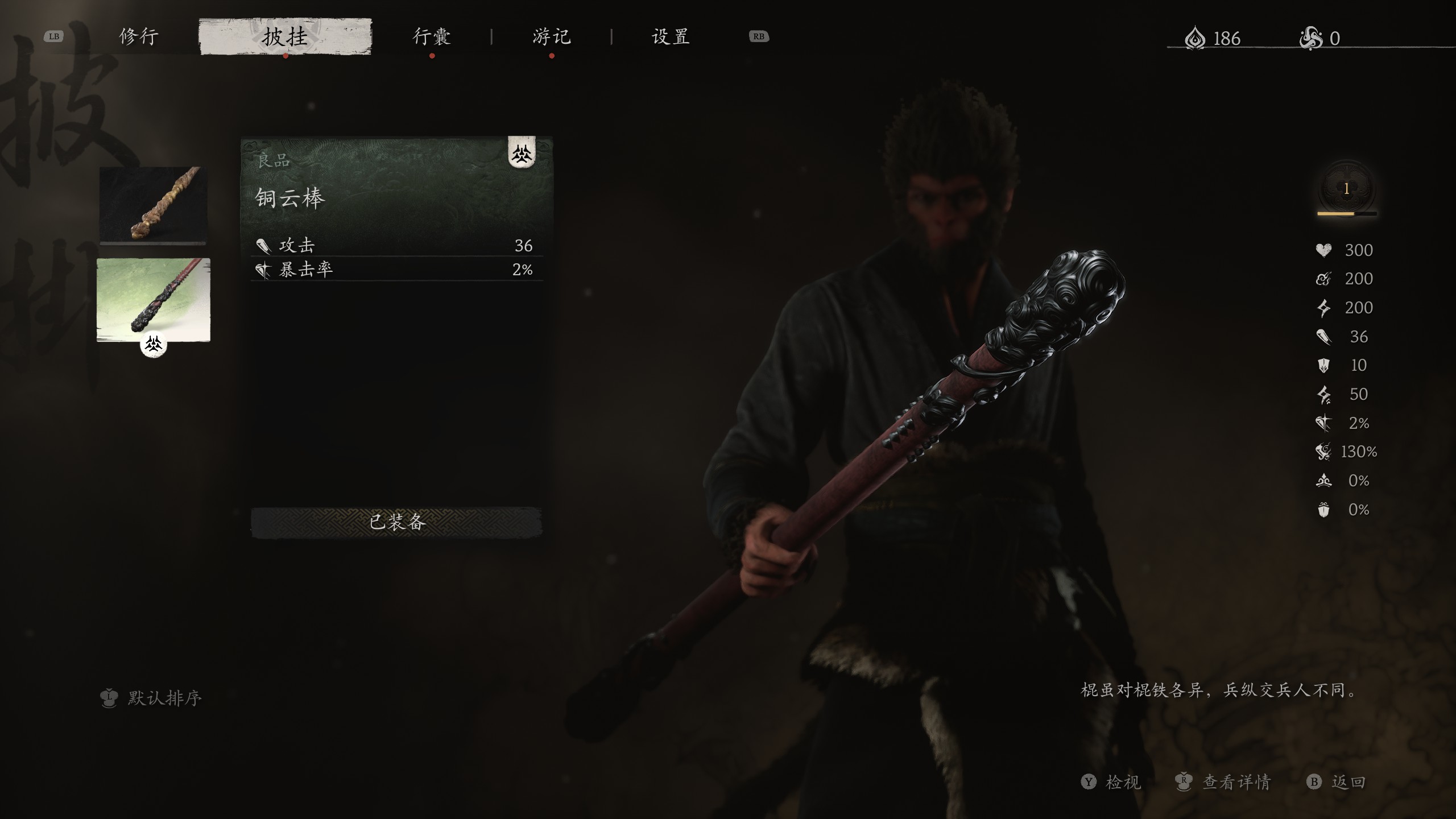This screenshot has width=1456, height=819.
Task: Select the 披挂 tab
Action: [x=285, y=37]
